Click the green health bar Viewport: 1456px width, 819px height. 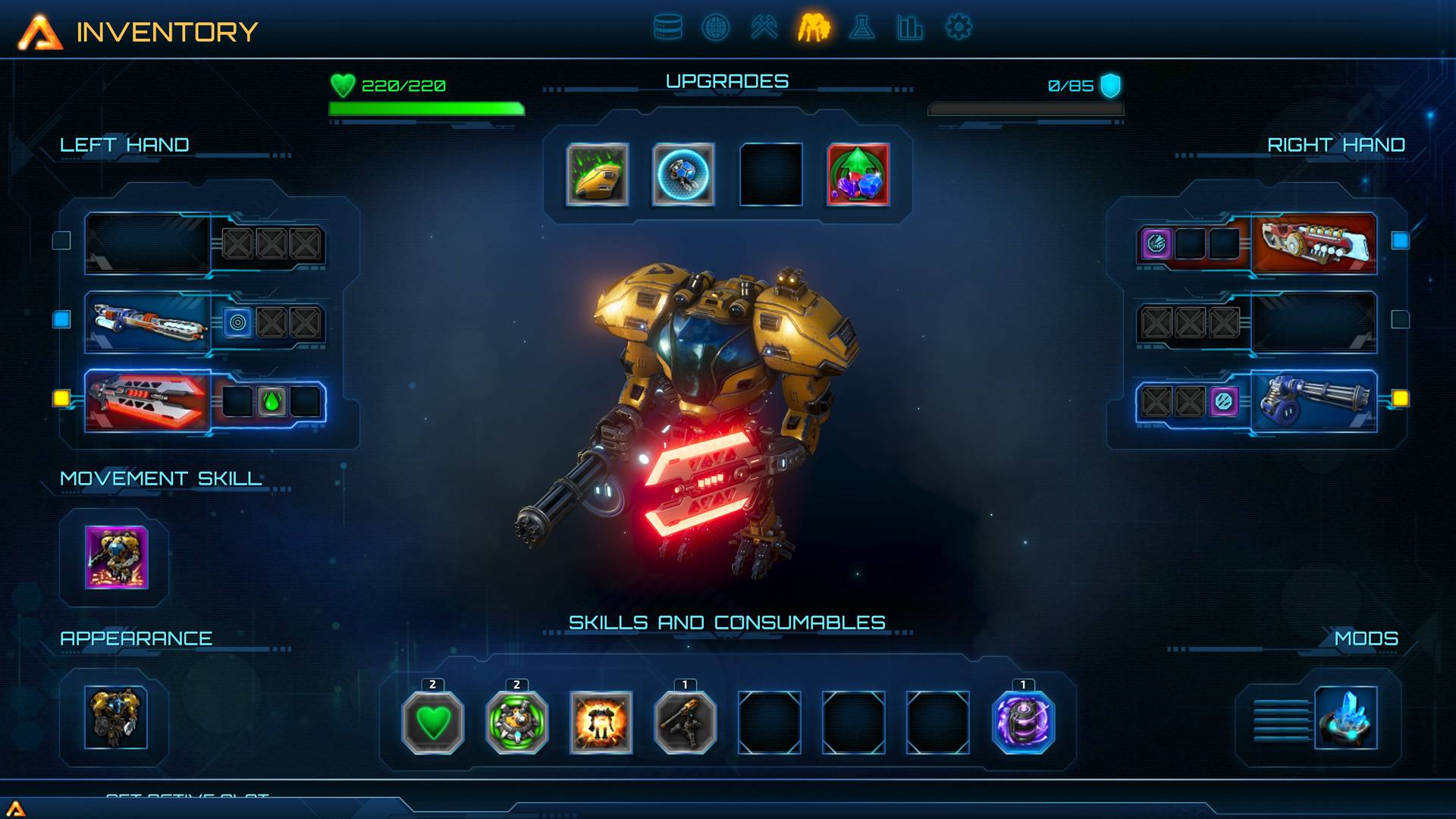tap(425, 108)
